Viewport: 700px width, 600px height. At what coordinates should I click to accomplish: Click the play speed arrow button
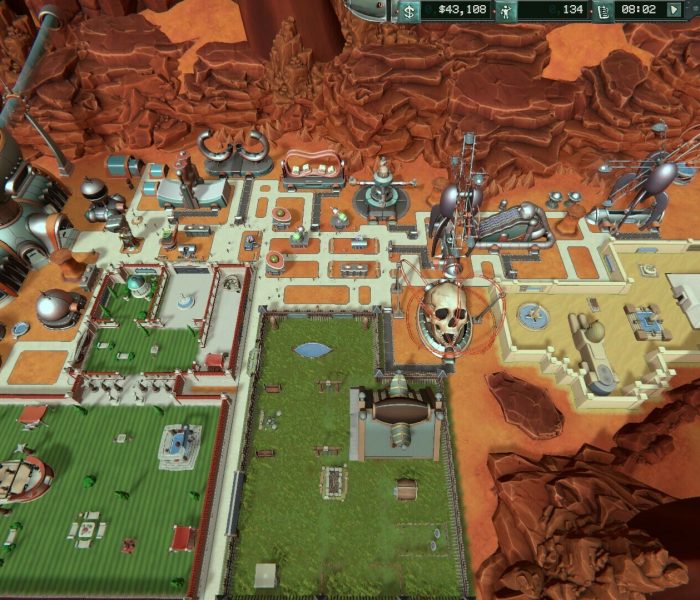click(x=676, y=10)
